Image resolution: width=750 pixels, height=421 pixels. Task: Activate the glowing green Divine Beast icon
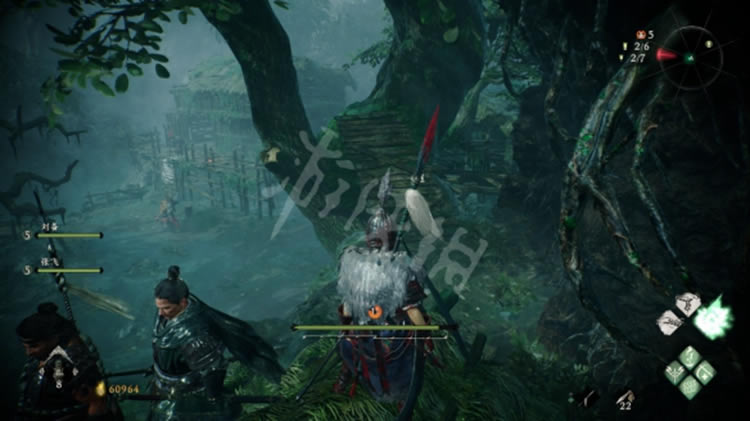point(714,318)
